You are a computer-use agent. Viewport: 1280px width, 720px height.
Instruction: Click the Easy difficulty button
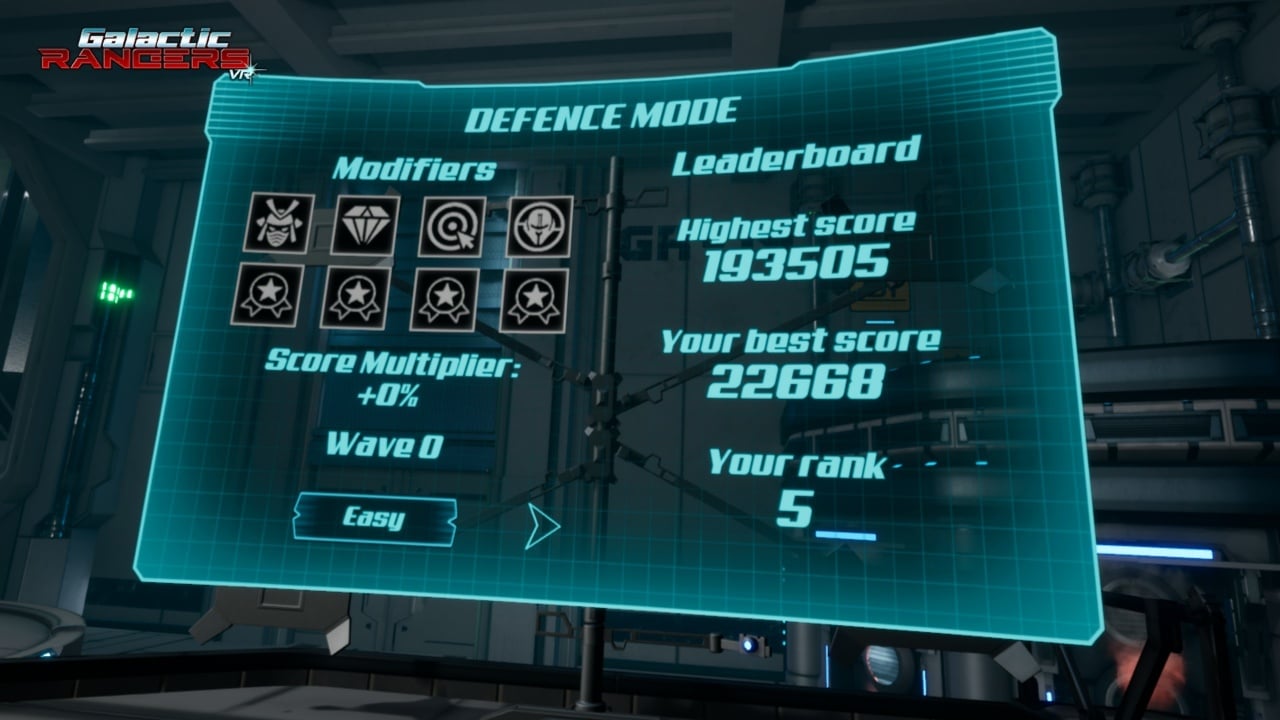pos(374,519)
